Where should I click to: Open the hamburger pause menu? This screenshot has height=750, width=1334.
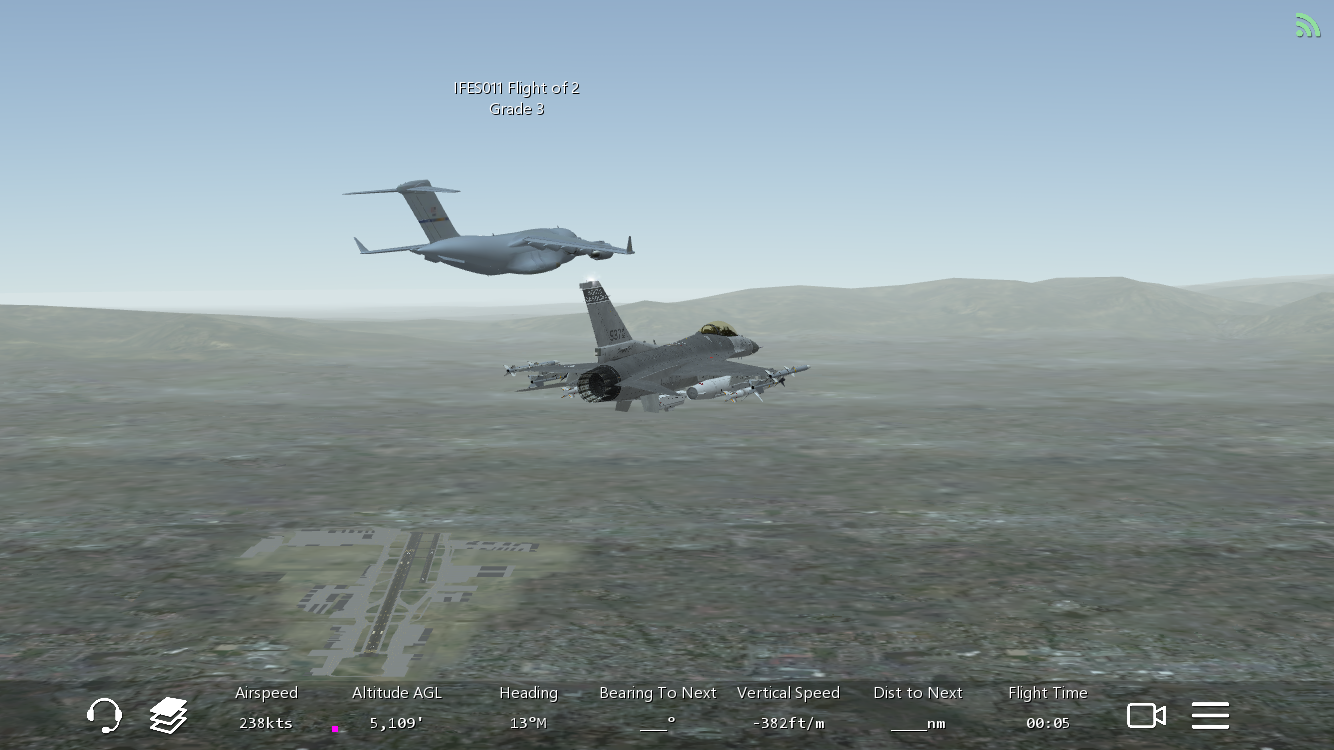click(1210, 715)
